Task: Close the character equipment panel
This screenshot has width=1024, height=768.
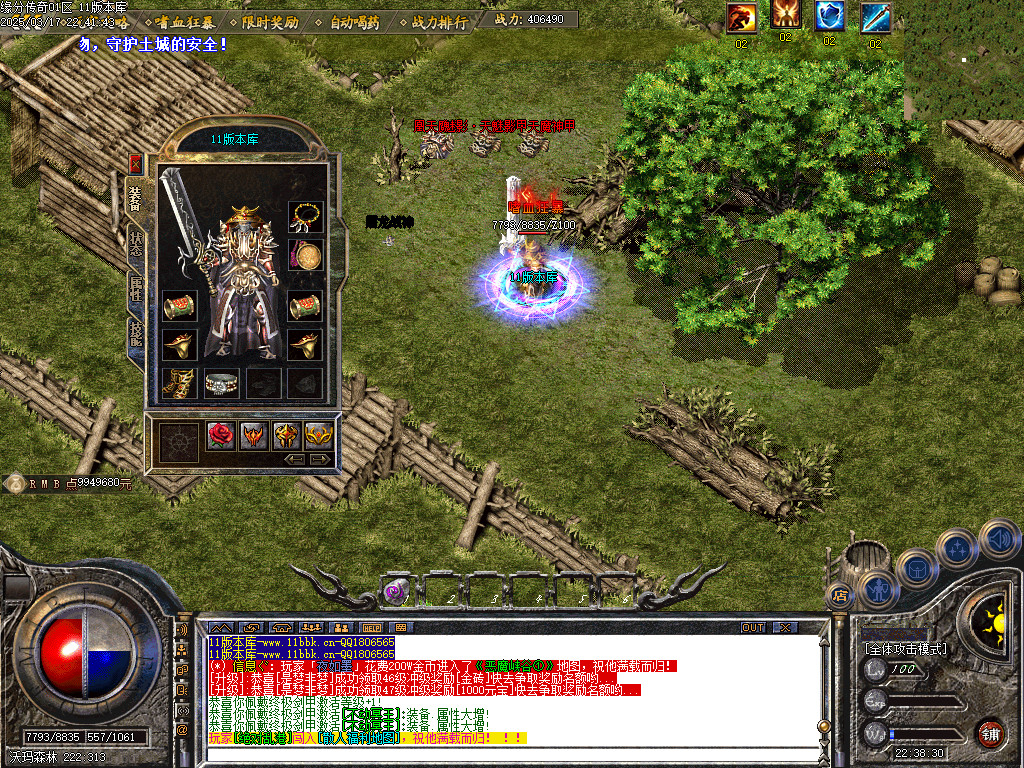Action: click(137, 163)
